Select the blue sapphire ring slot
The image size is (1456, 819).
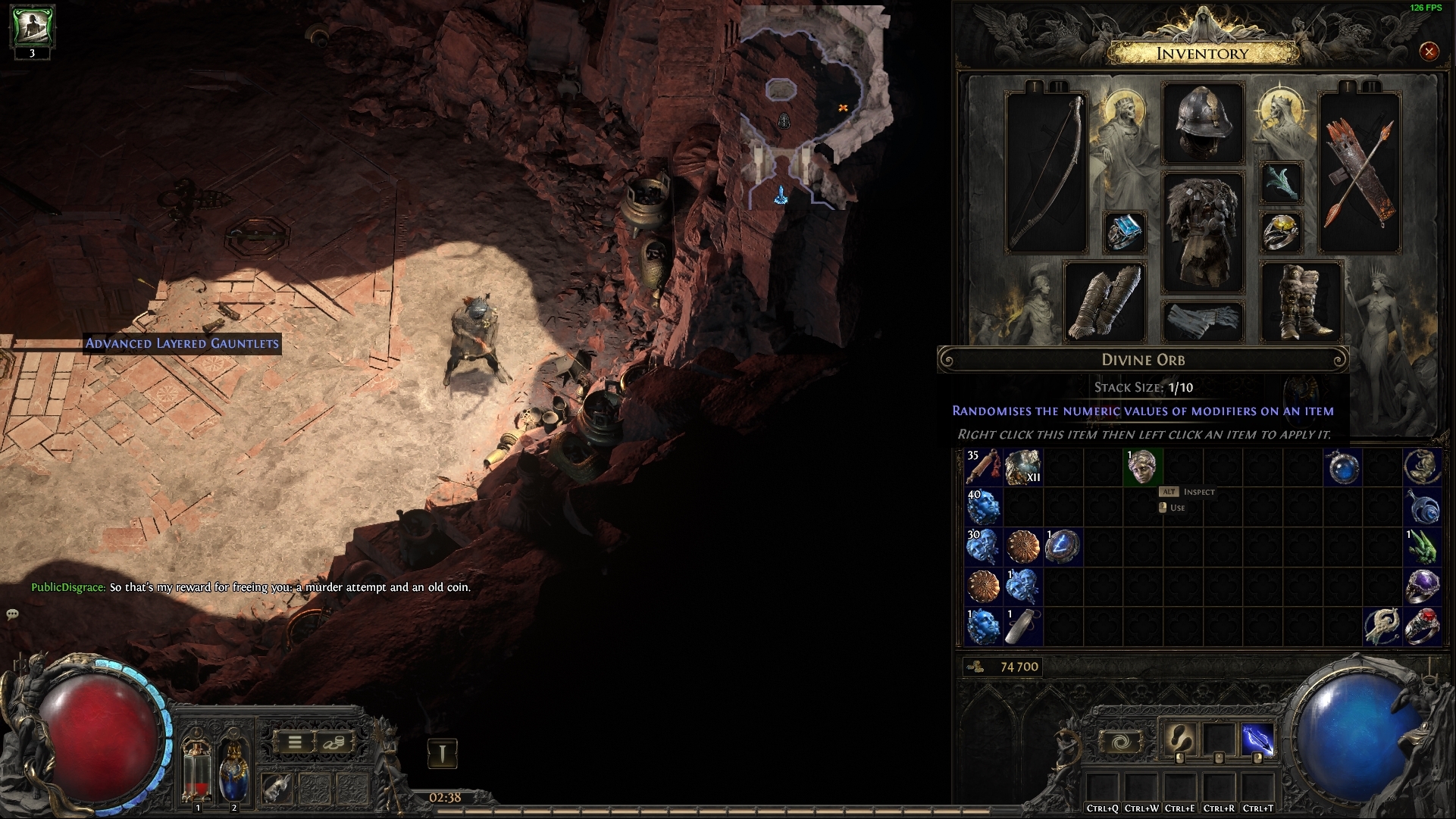1125,232
